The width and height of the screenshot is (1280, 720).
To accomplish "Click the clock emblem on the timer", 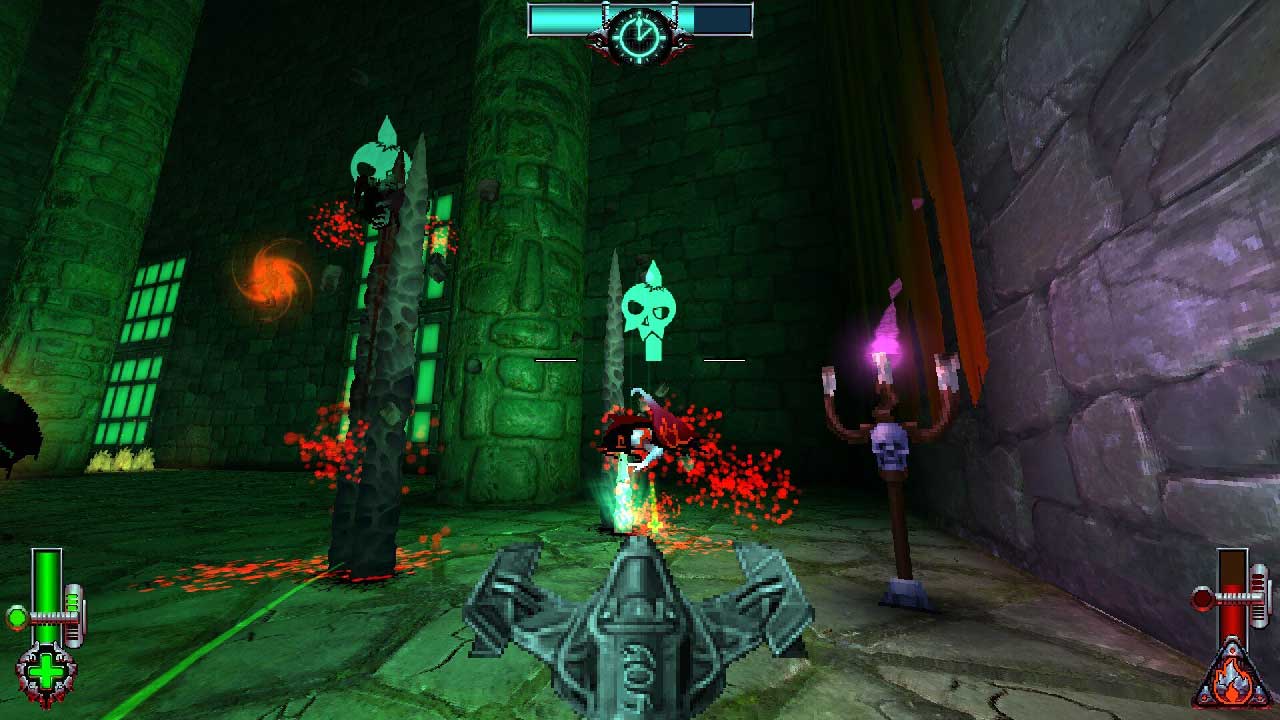I will click(x=639, y=36).
